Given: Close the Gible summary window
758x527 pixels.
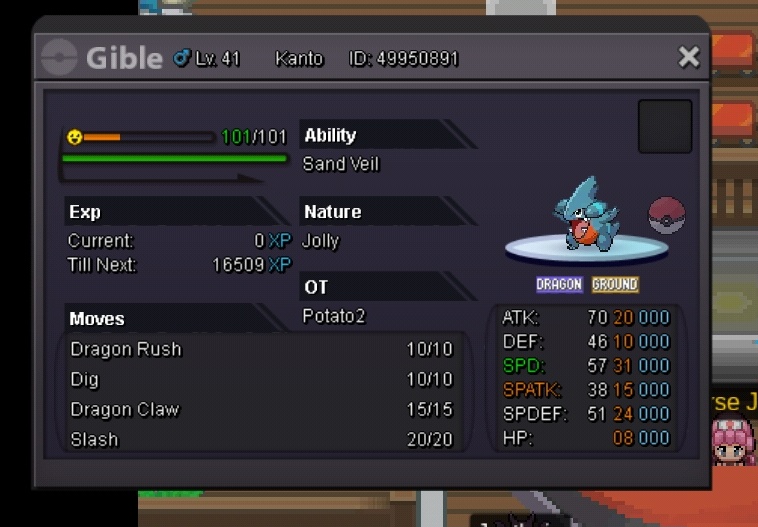Looking at the screenshot, I should (x=688, y=57).
